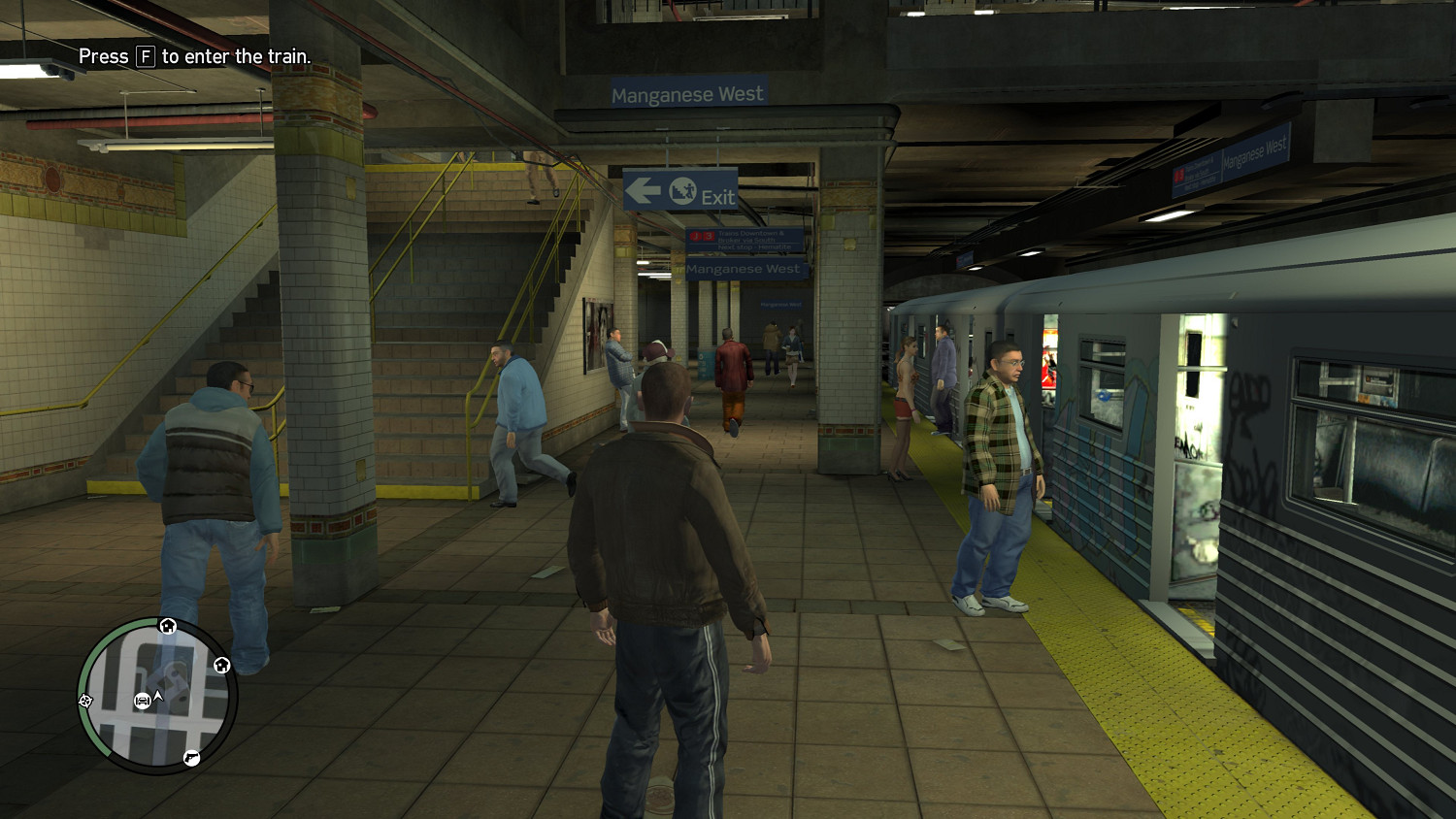Click the Press F to enter the train prompt
Image resolution: width=1456 pixels, height=819 pixels.
click(x=194, y=57)
